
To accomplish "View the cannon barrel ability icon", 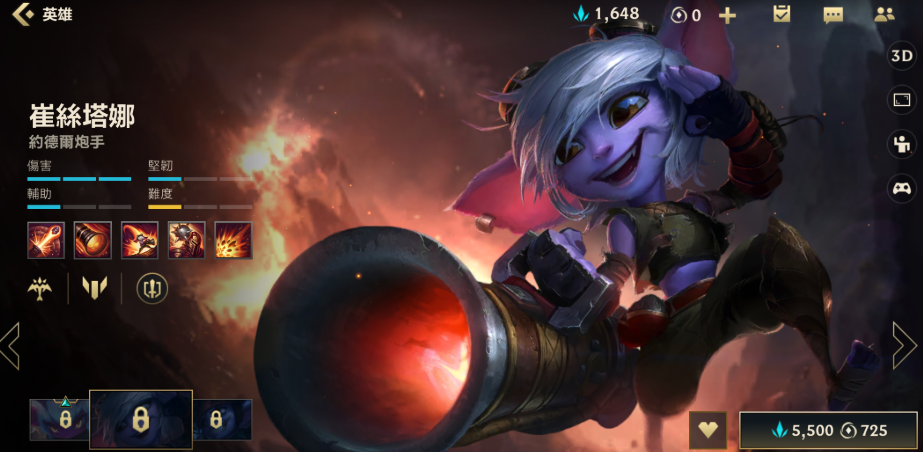I will tap(93, 240).
